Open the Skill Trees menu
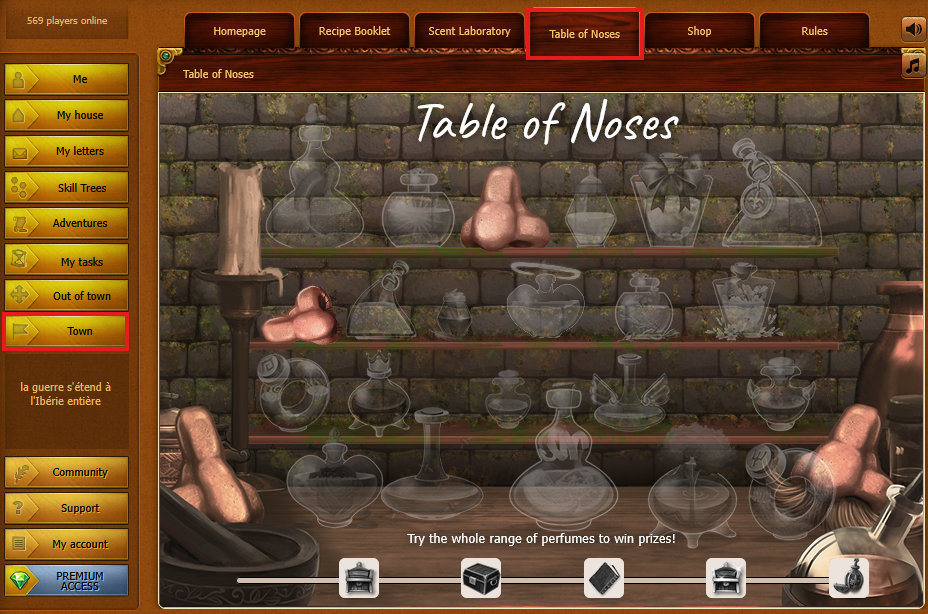 tap(67, 187)
